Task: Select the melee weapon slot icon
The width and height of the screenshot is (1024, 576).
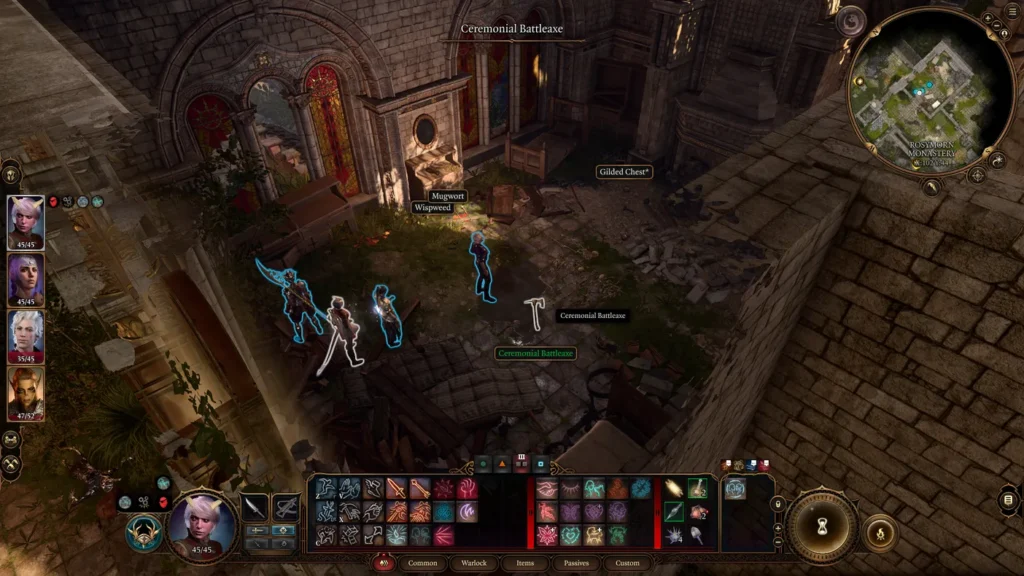Action: click(x=255, y=507)
